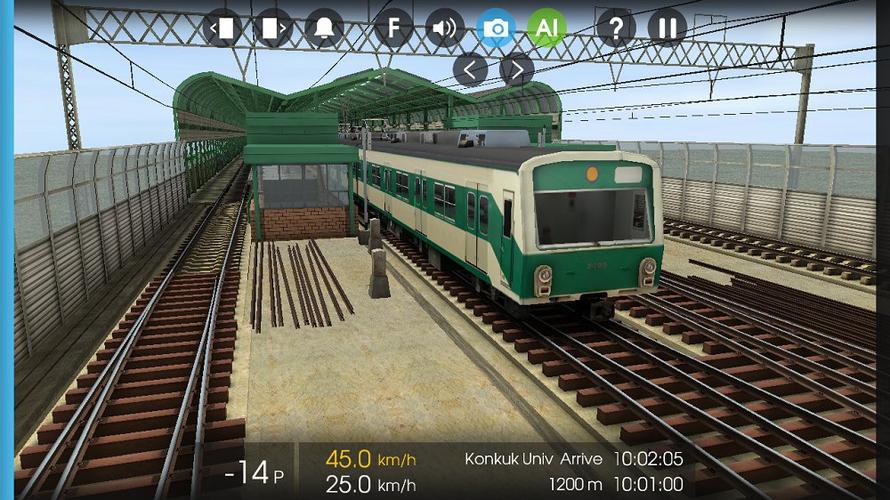
Task: Open the right-side train doors
Action: click(272, 27)
